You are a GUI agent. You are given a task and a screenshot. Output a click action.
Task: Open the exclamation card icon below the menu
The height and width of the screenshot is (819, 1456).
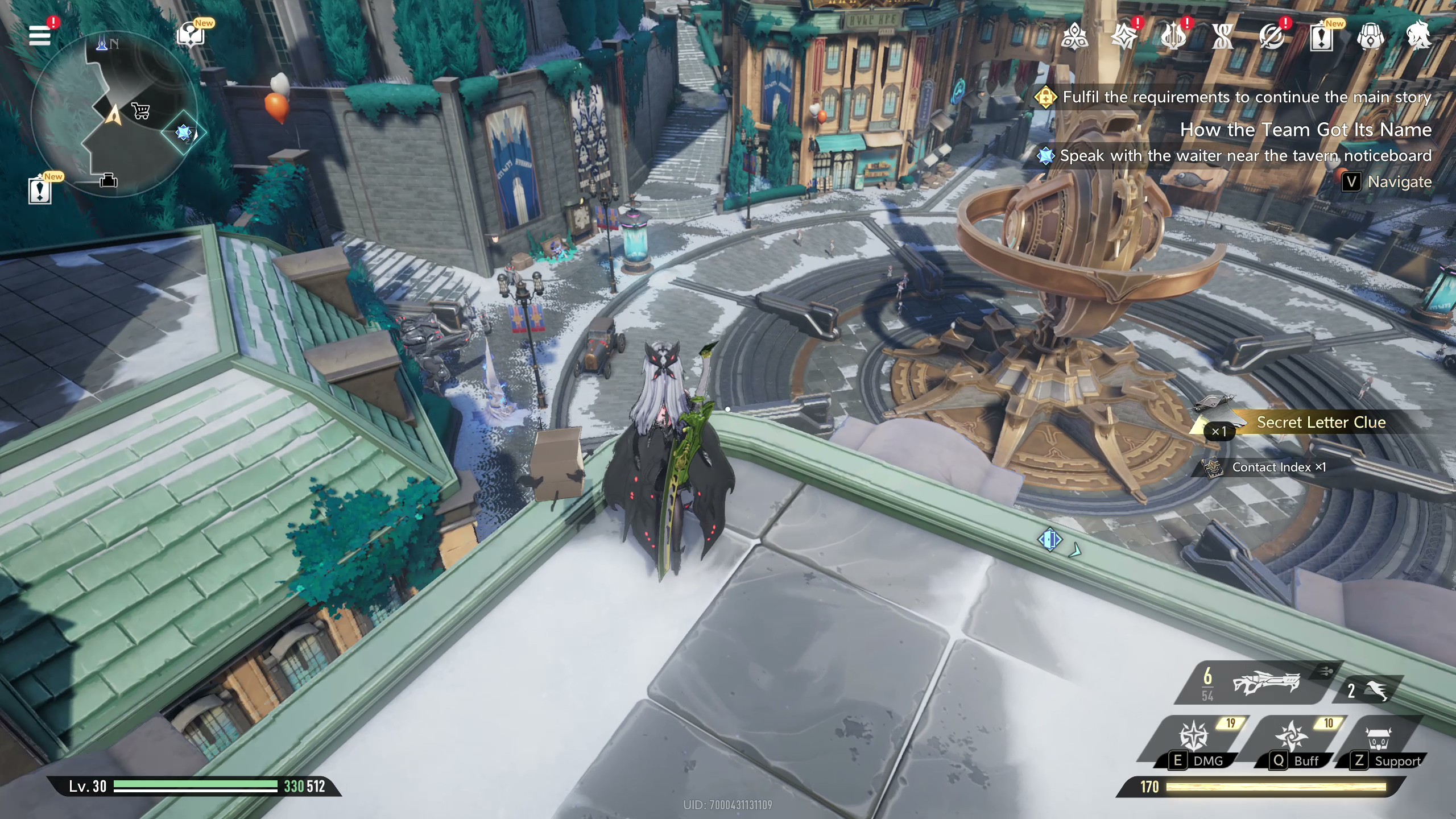click(x=40, y=191)
